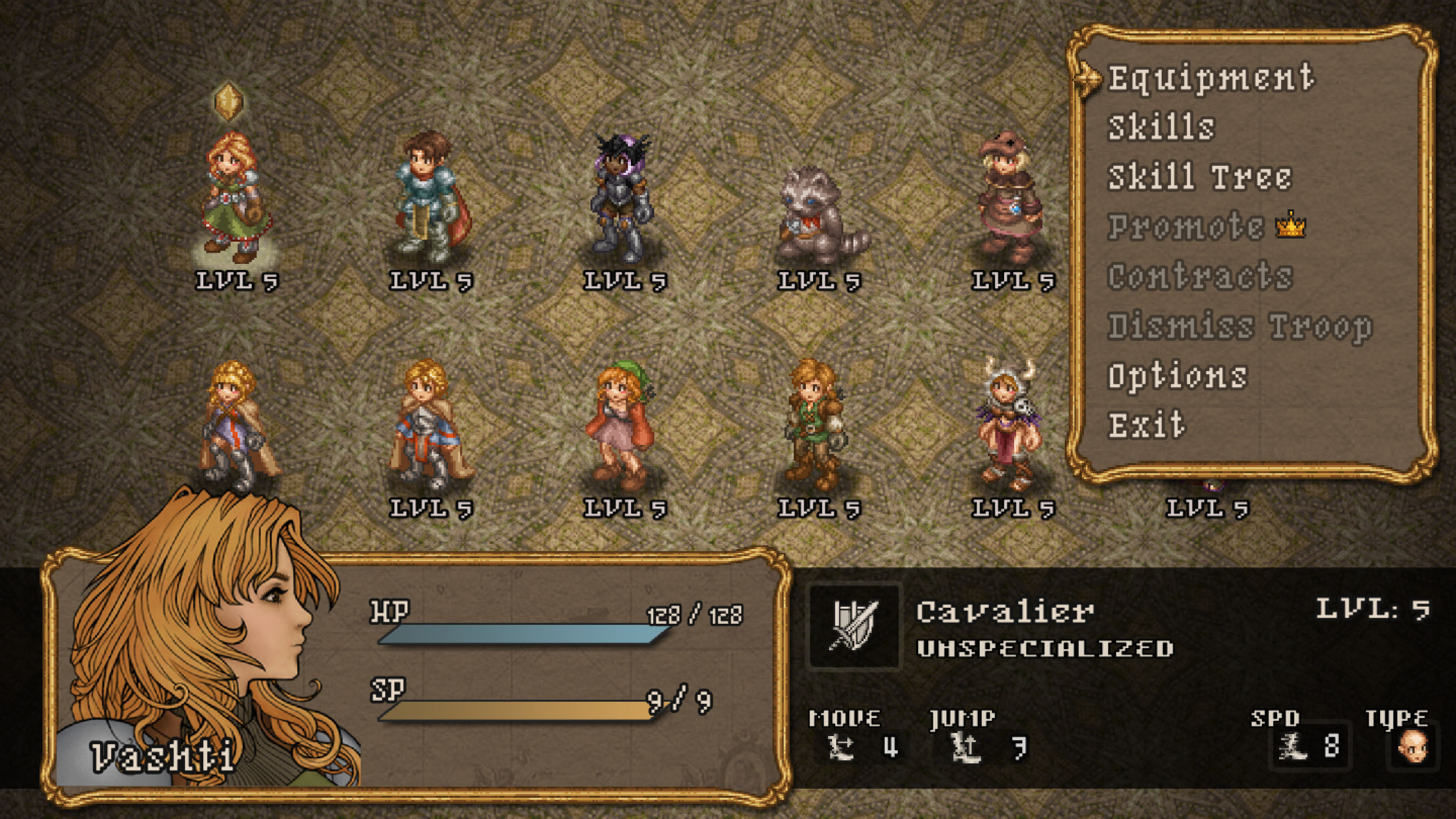Viewport: 1456px width, 819px height.
Task: Select Dismiss Troop in the menu
Action: pos(1240,327)
